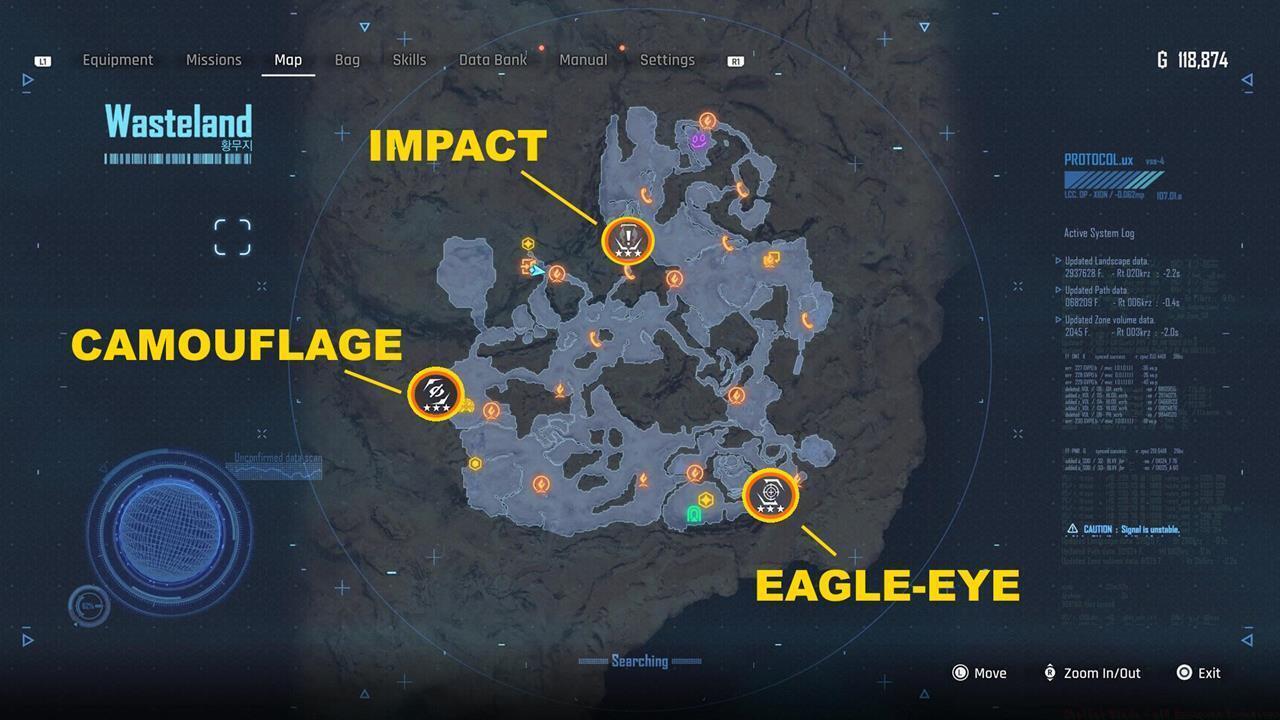This screenshot has height=720, width=1280.
Task: Click the radar globe display
Action: pyautogui.click(x=170, y=530)
